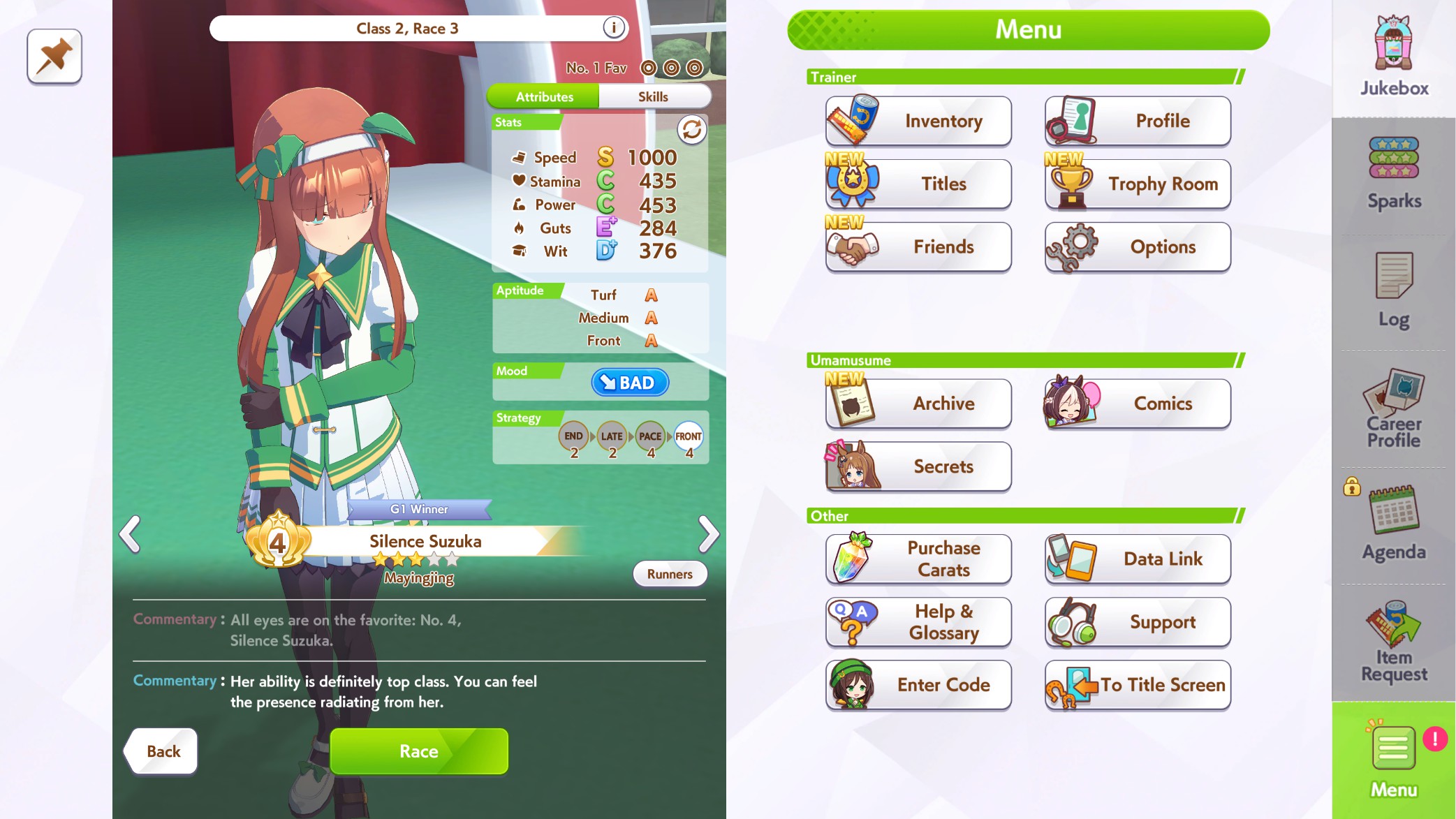Open the Options menu
Viewport: 1456px width, 819px height.
1138,246
